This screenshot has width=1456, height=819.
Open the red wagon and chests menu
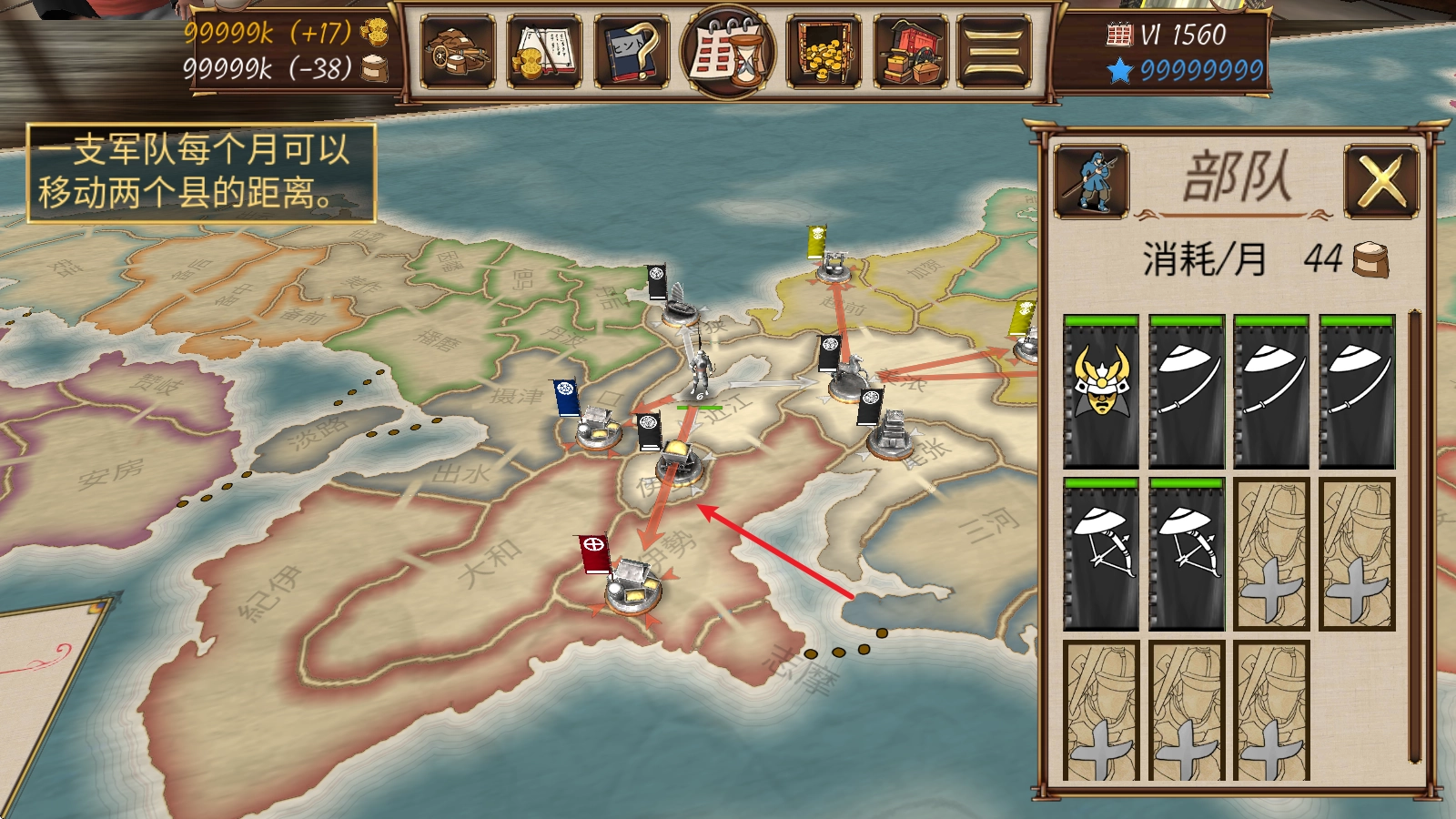(x=910, y=52)
